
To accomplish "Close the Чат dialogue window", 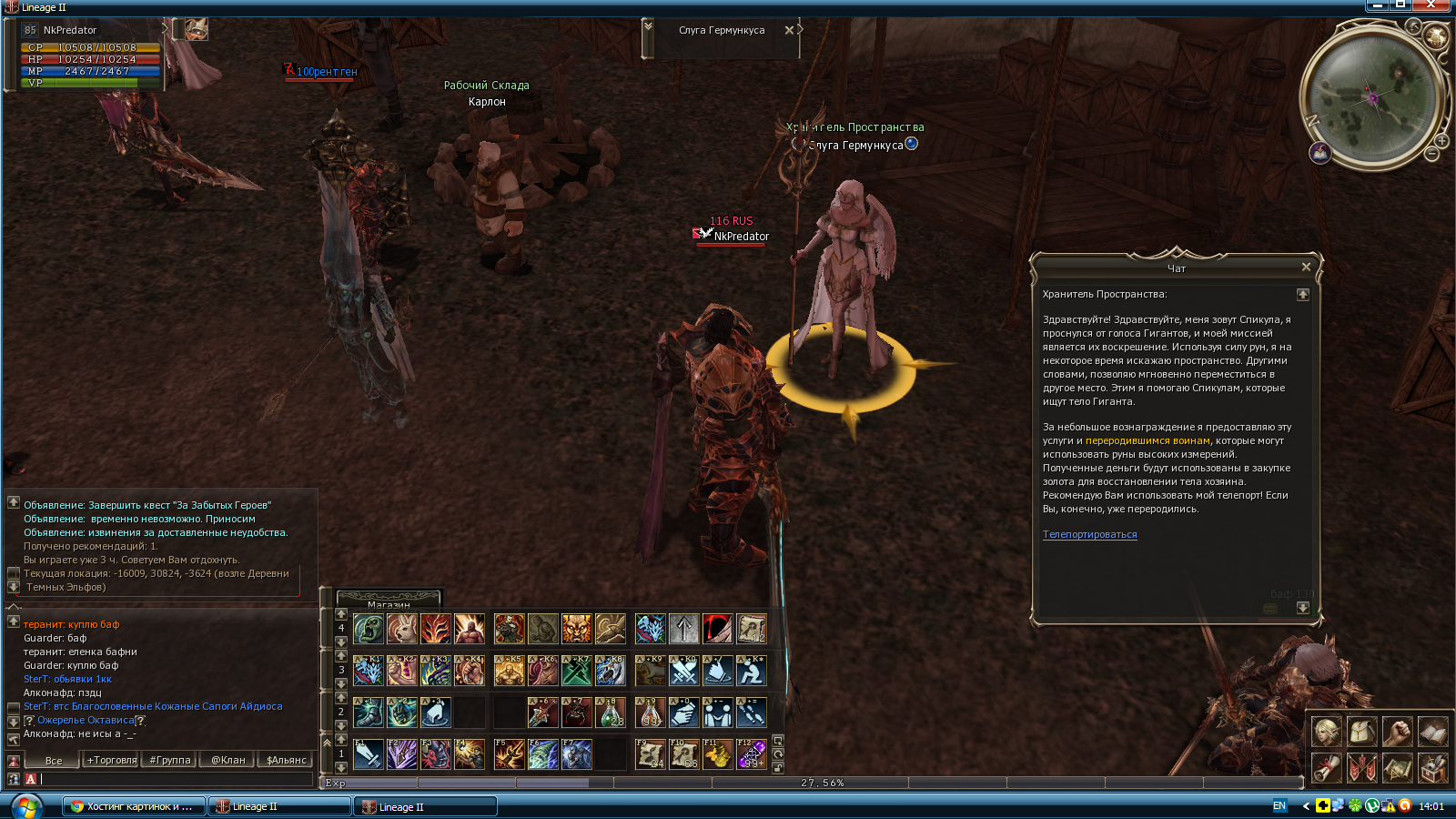I will pos(1306,267).
